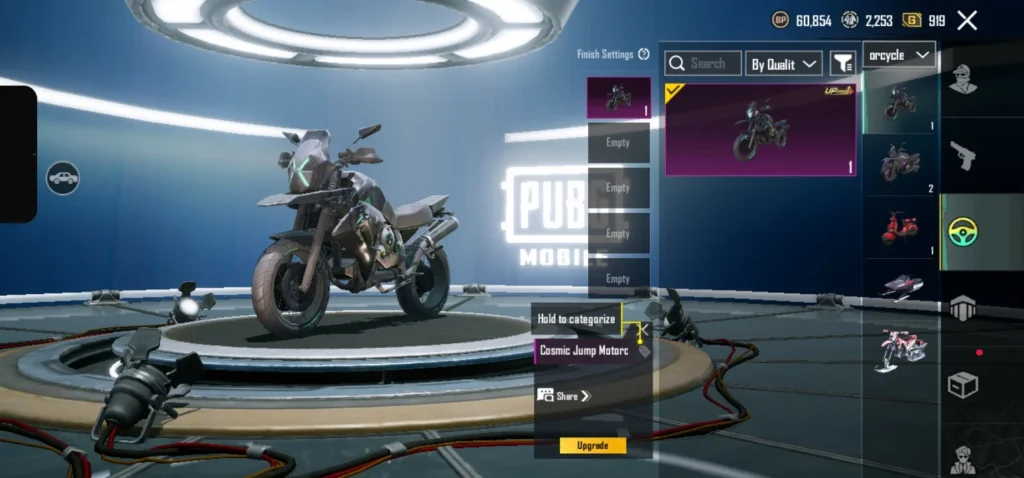Toggle the car view icon on left
This screenshot has width=1024, height=478.
(62, 178)
